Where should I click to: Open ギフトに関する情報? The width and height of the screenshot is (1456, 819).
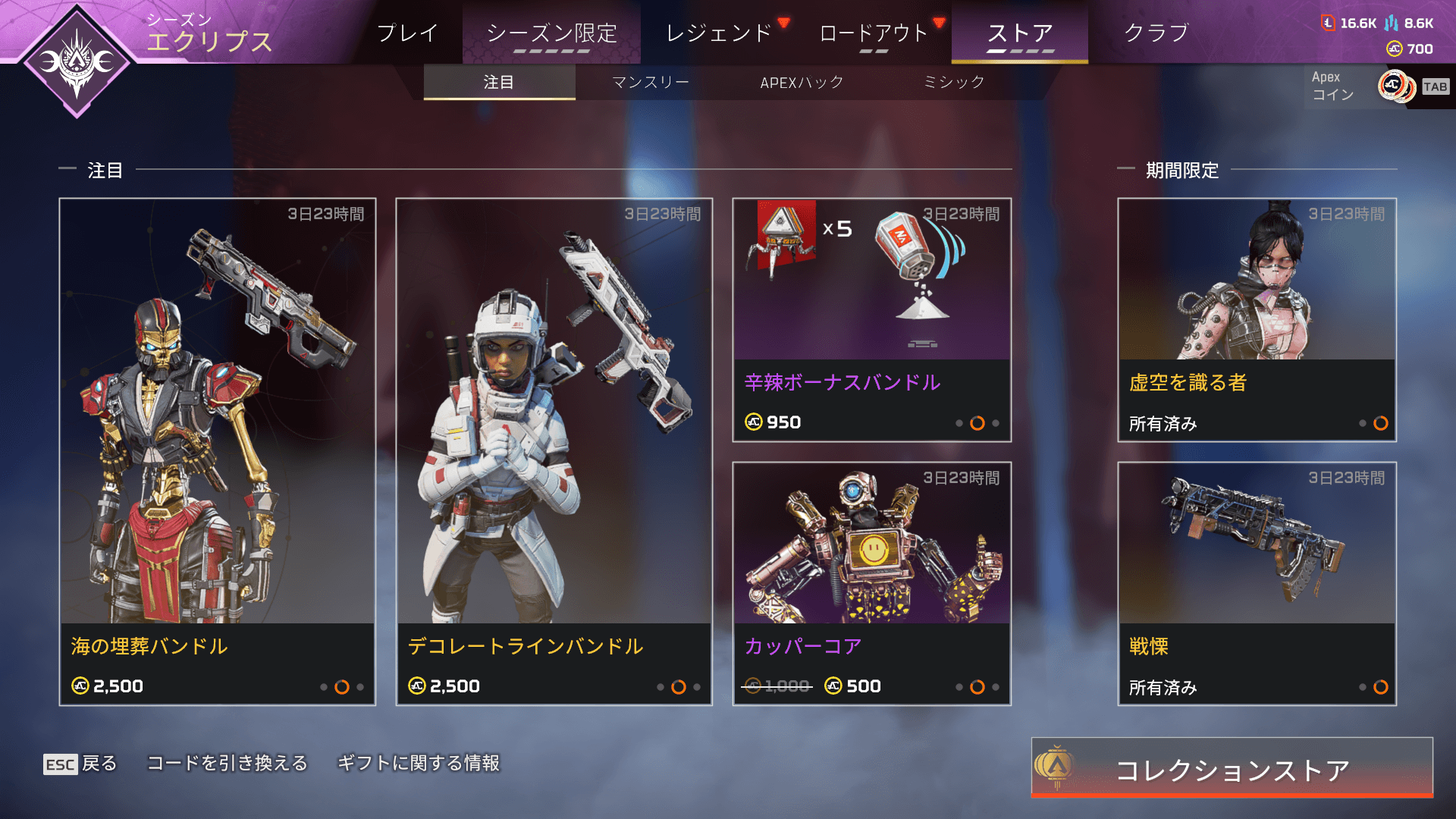[418, 763]
